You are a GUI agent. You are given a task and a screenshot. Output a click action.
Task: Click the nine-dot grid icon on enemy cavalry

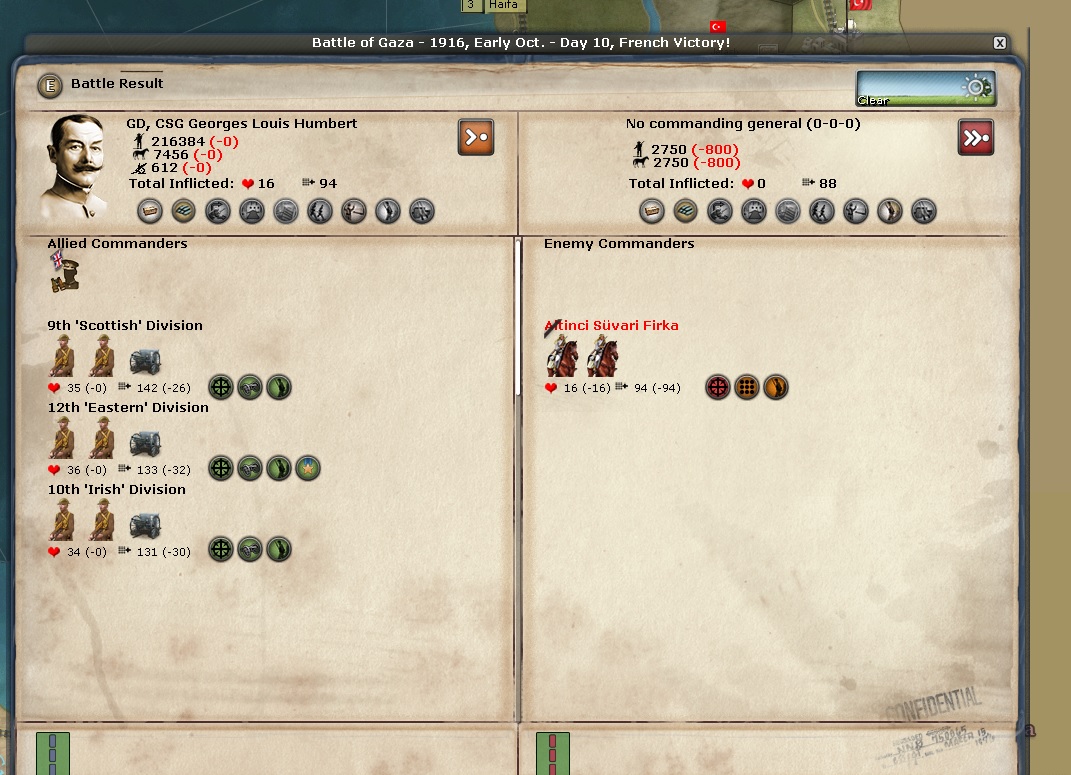pos(747,387)
